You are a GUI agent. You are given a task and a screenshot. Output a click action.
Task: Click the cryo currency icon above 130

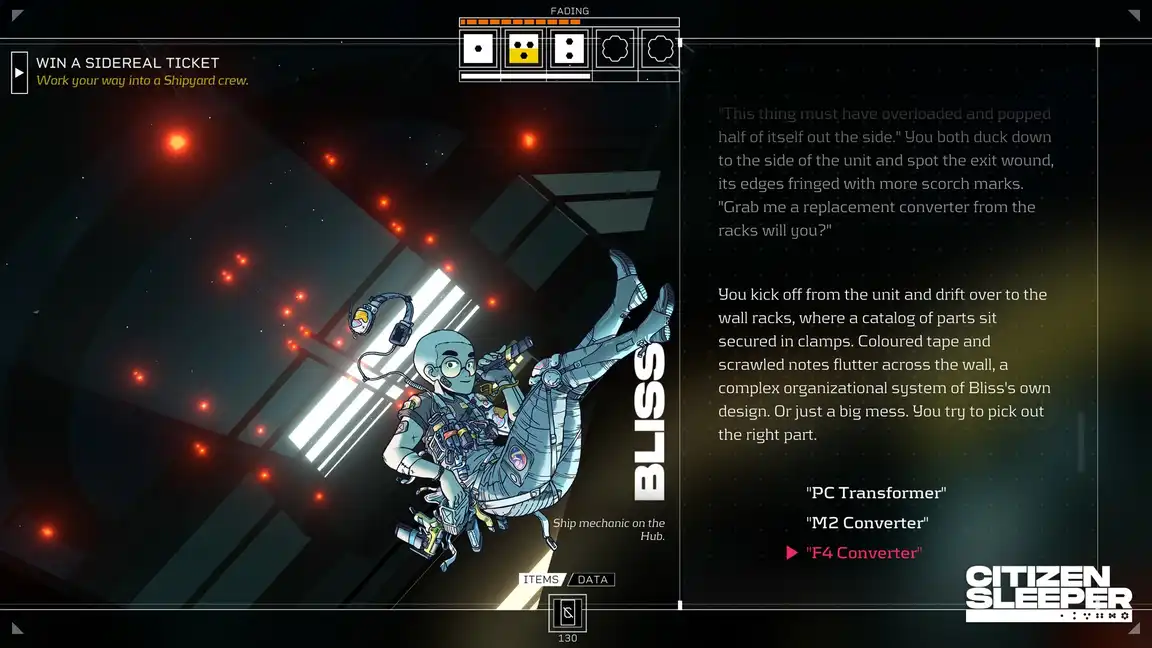pyautogui.click(x=567, y=612)
